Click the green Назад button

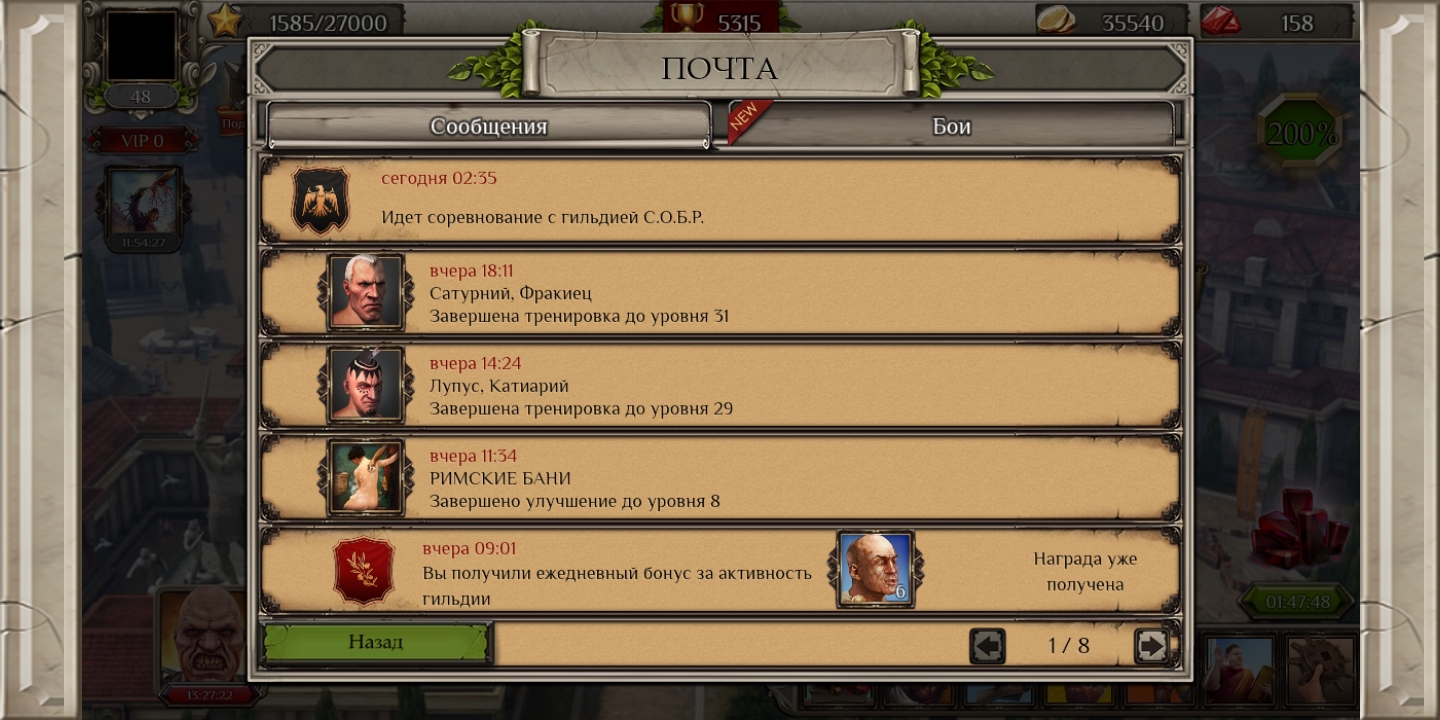(x=376, y=643)
